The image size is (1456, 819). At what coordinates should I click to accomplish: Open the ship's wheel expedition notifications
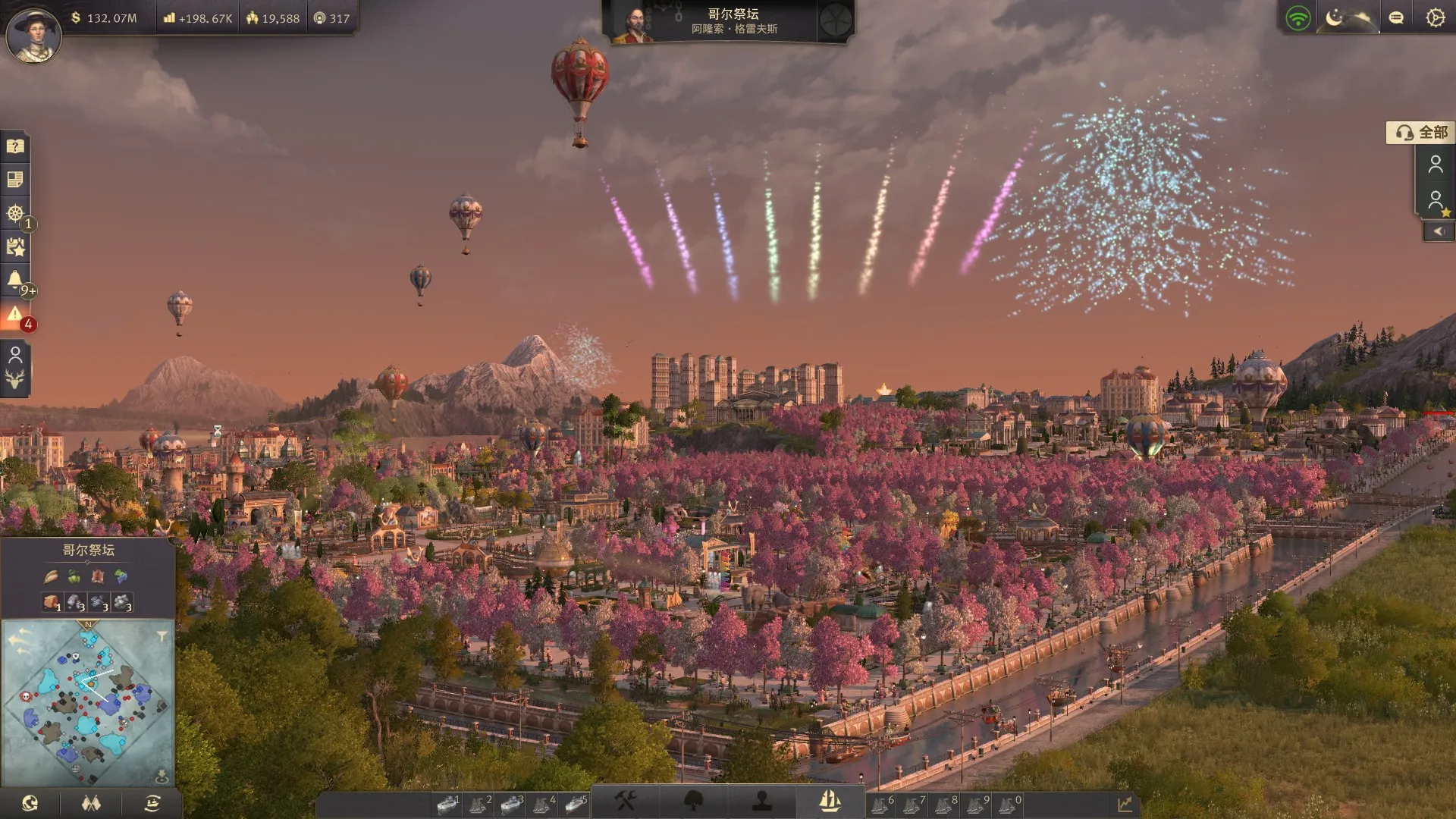pyautogui.click(x=15, y=213)
